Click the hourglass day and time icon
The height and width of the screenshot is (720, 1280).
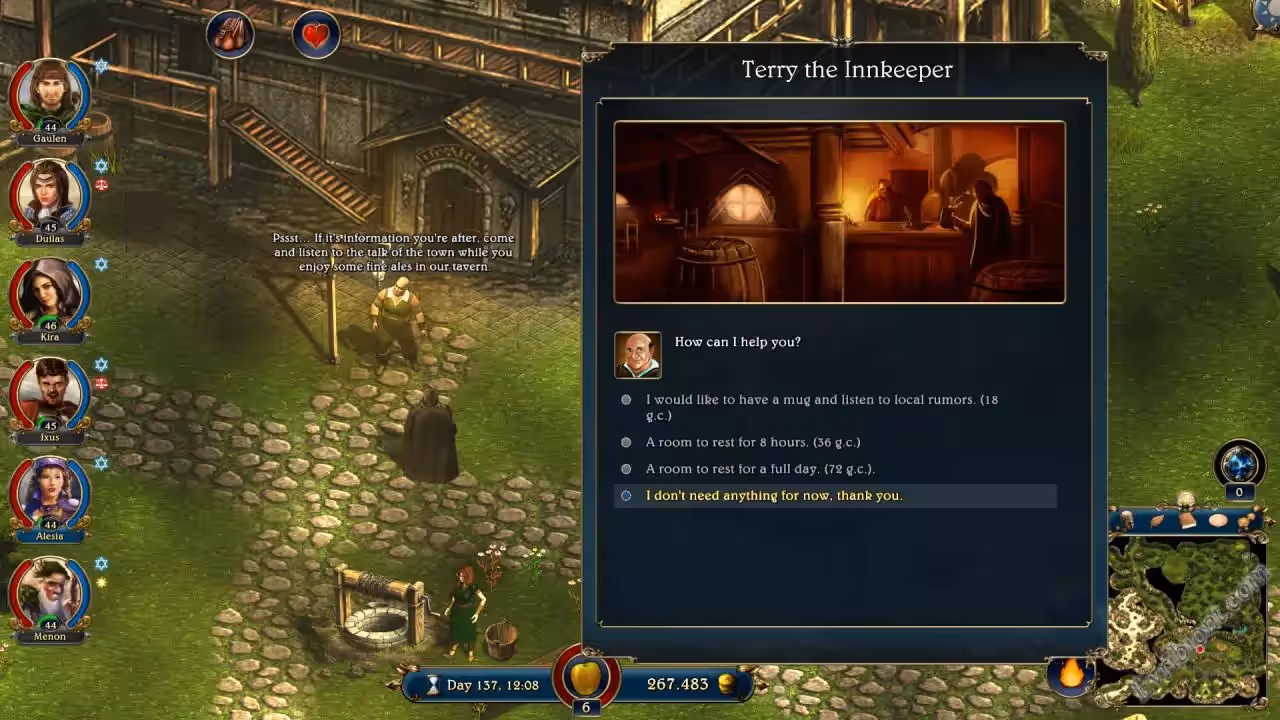[433, 685]
